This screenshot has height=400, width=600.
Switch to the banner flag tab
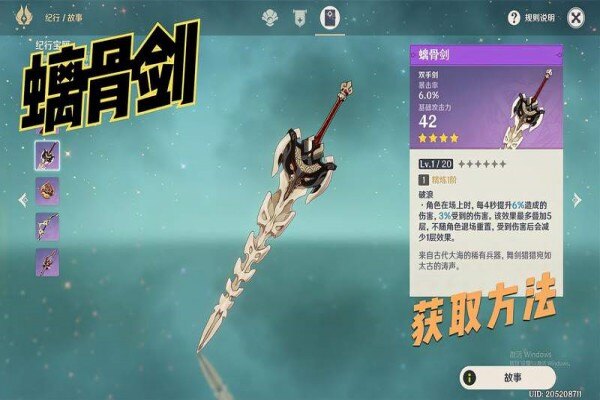(x=299, y=17)
